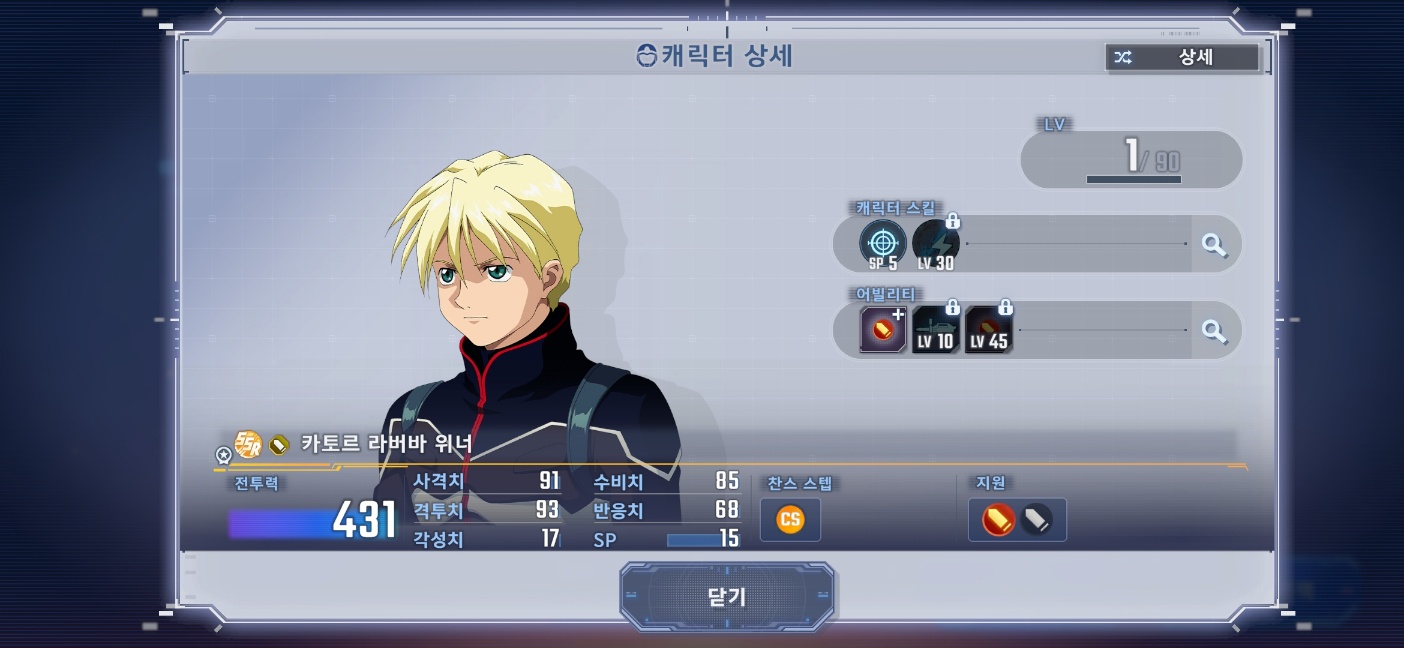
Task: Select the crosshair SP 5 character skill
Action: 883,244
